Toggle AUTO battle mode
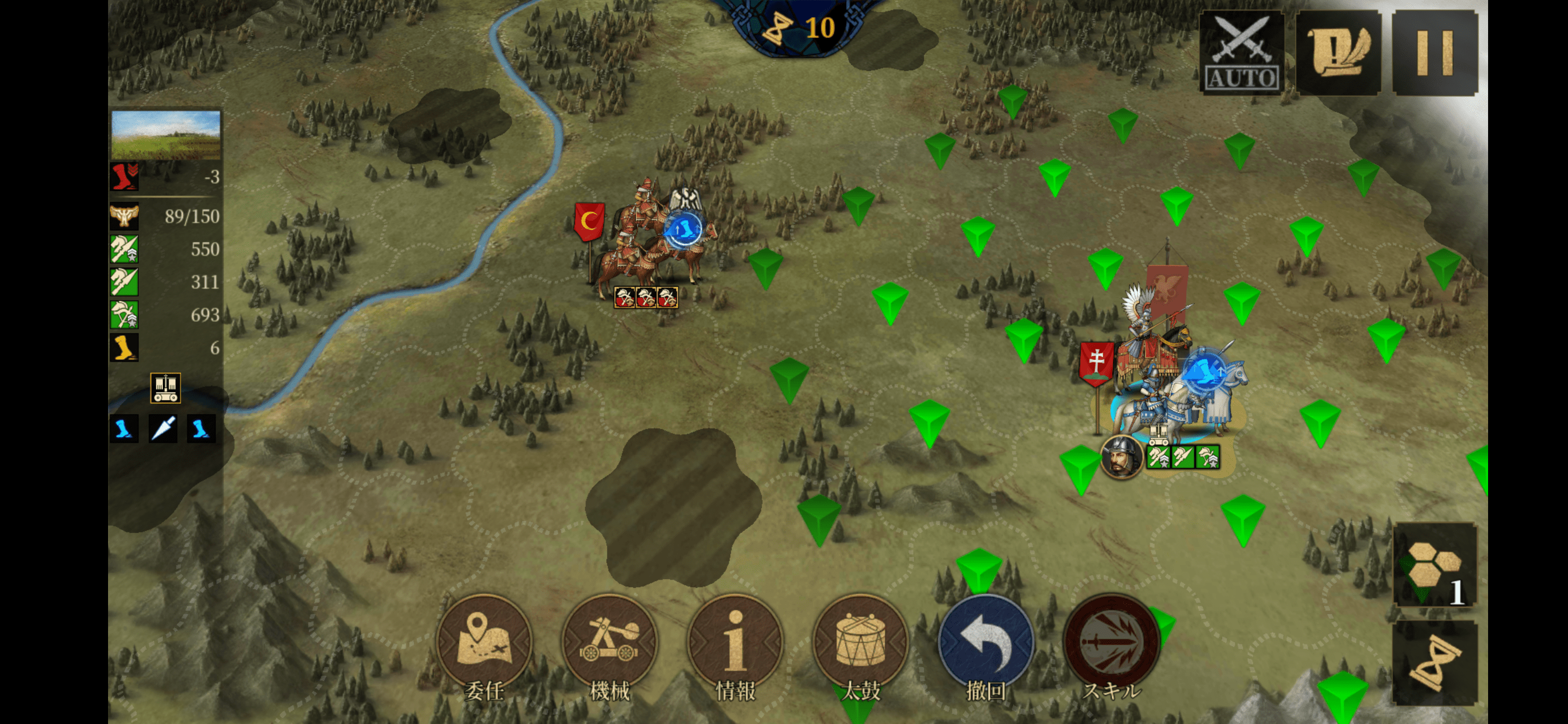 click(1241, 53)
